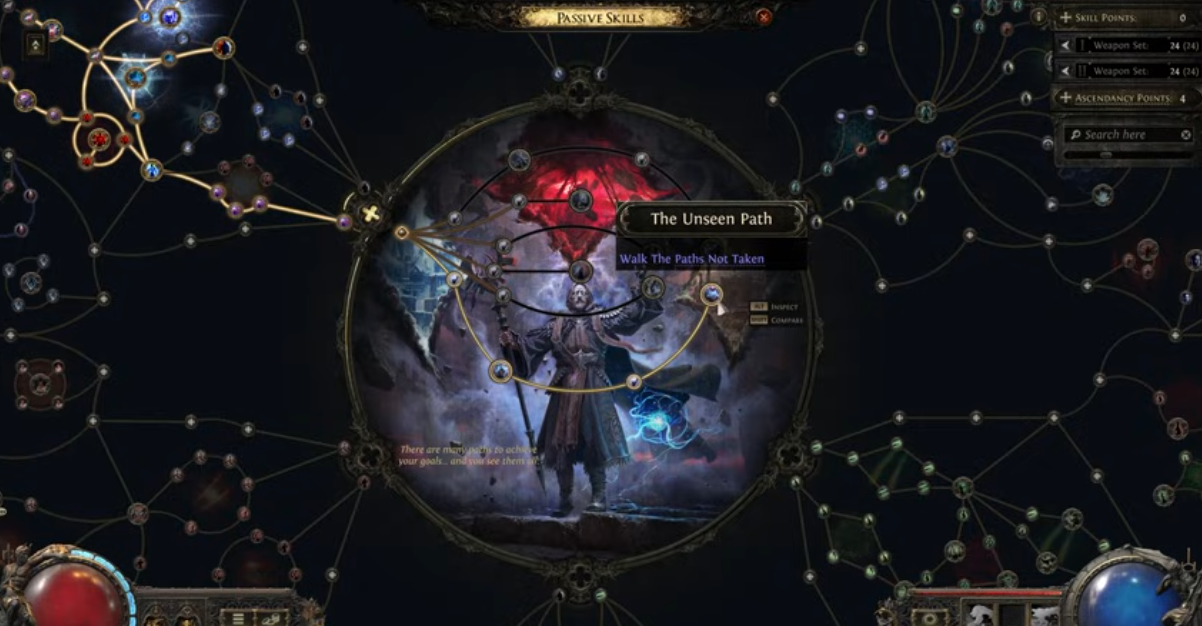The height and width of the screenshot is (626, 1202).
Task: Clear the search box with the X
Action: click(1186, 134)
